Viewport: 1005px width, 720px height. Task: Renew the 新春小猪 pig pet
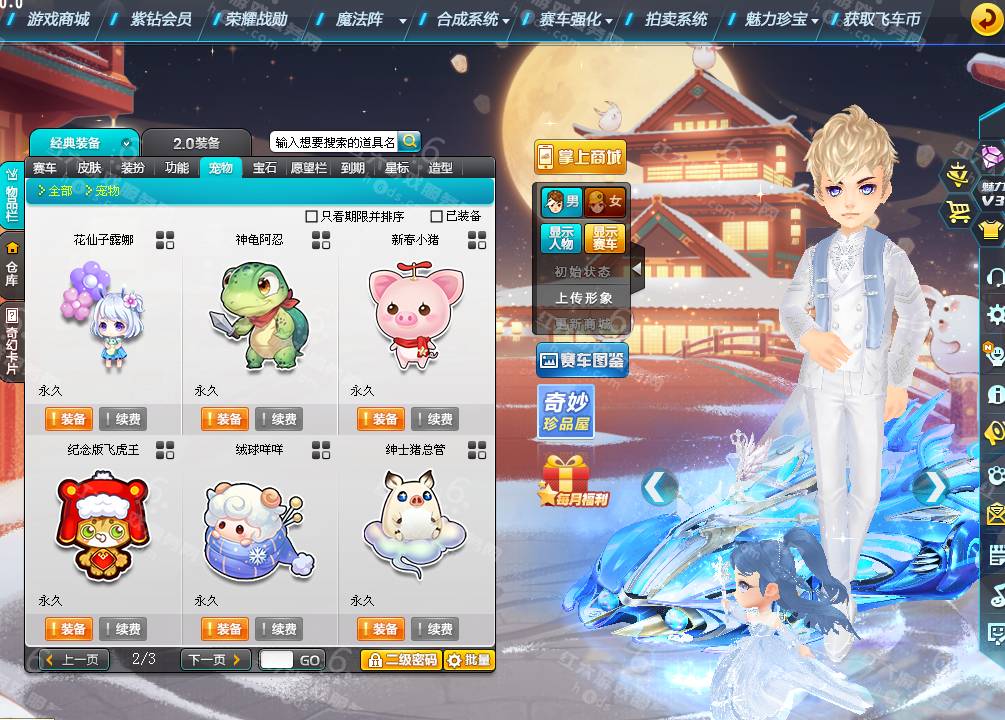tap(435, 419)
